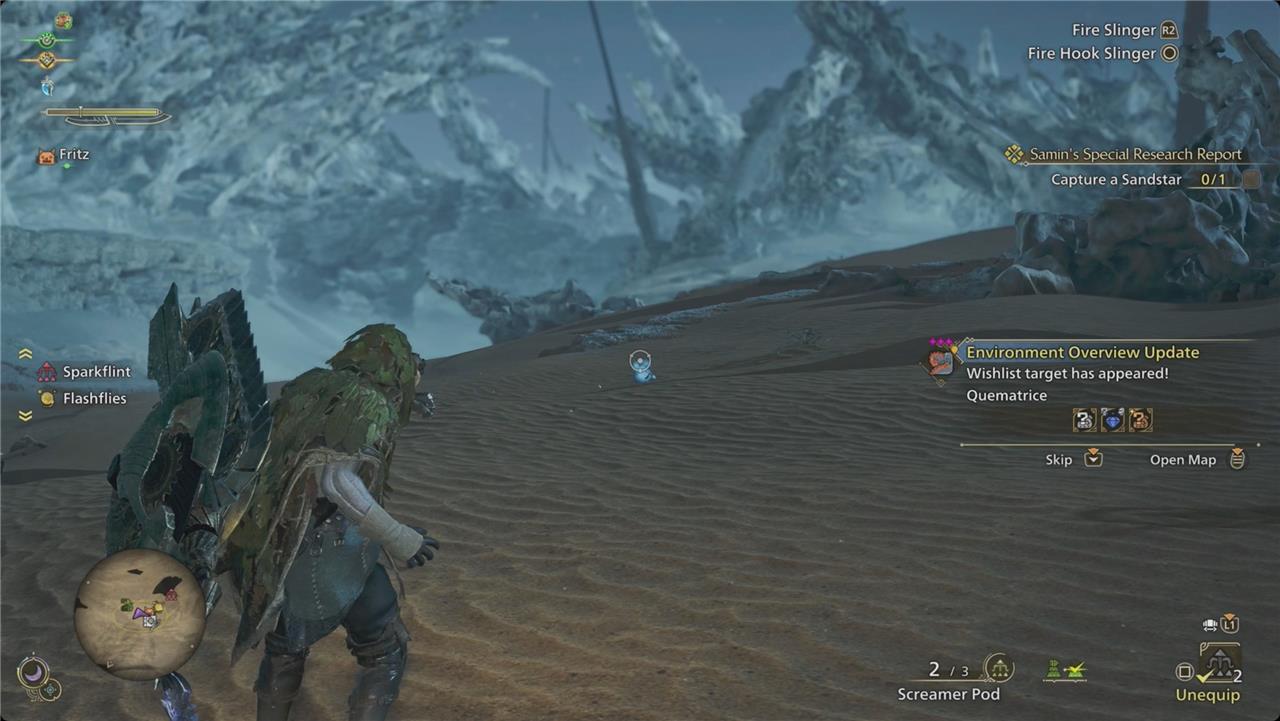This screenshot has width=1280, height=721.
Task: Select the Screamer Pod slinger ammo
Action: point(949,681)
